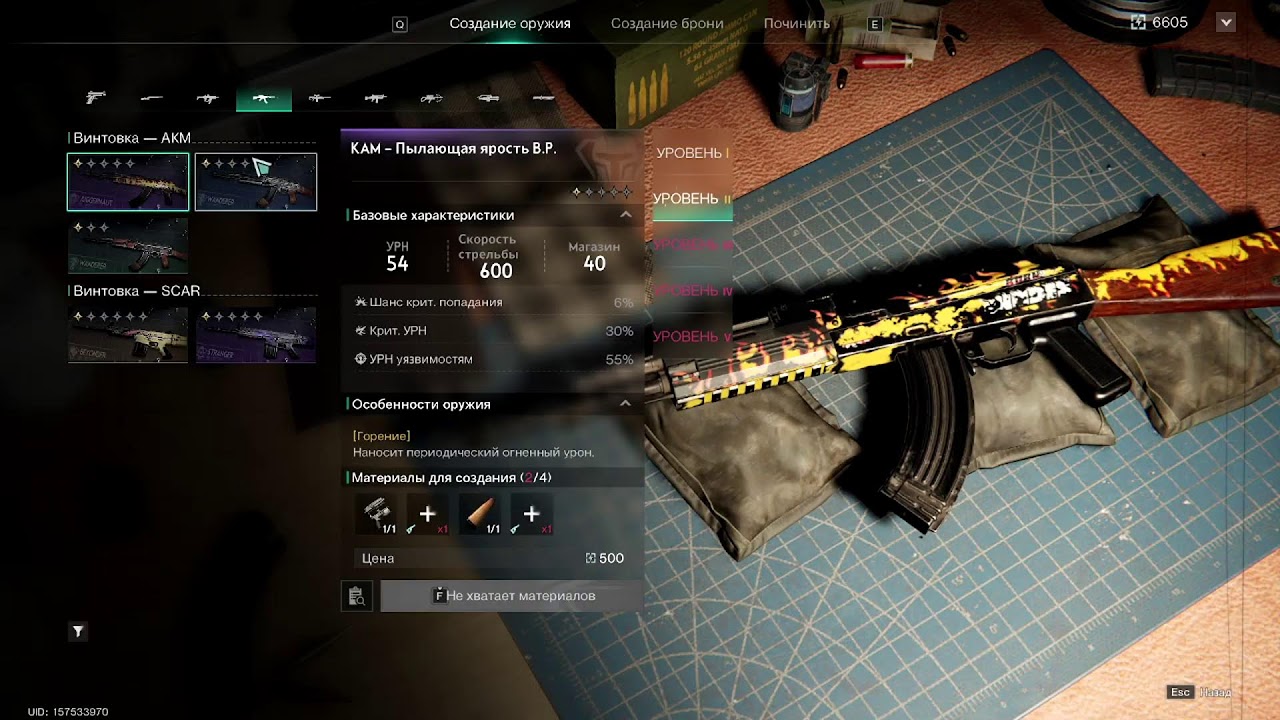The height and width of the screenshot is (720, 1280).
Task: Select the cream-colored SCAR blueprint
Action: click(128, 335)
